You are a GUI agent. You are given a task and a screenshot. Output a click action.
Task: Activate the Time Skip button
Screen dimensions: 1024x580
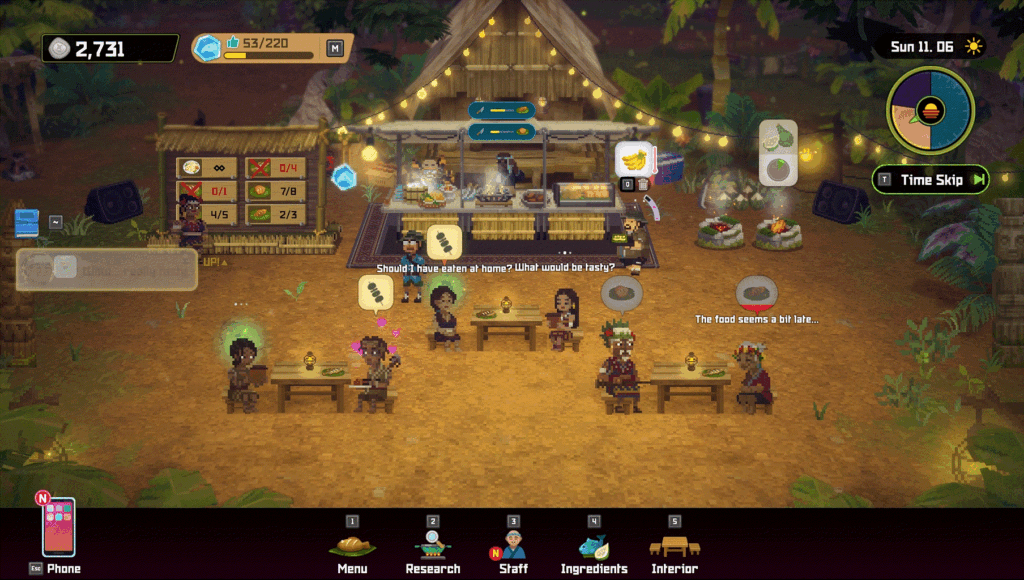pos(930,180)
